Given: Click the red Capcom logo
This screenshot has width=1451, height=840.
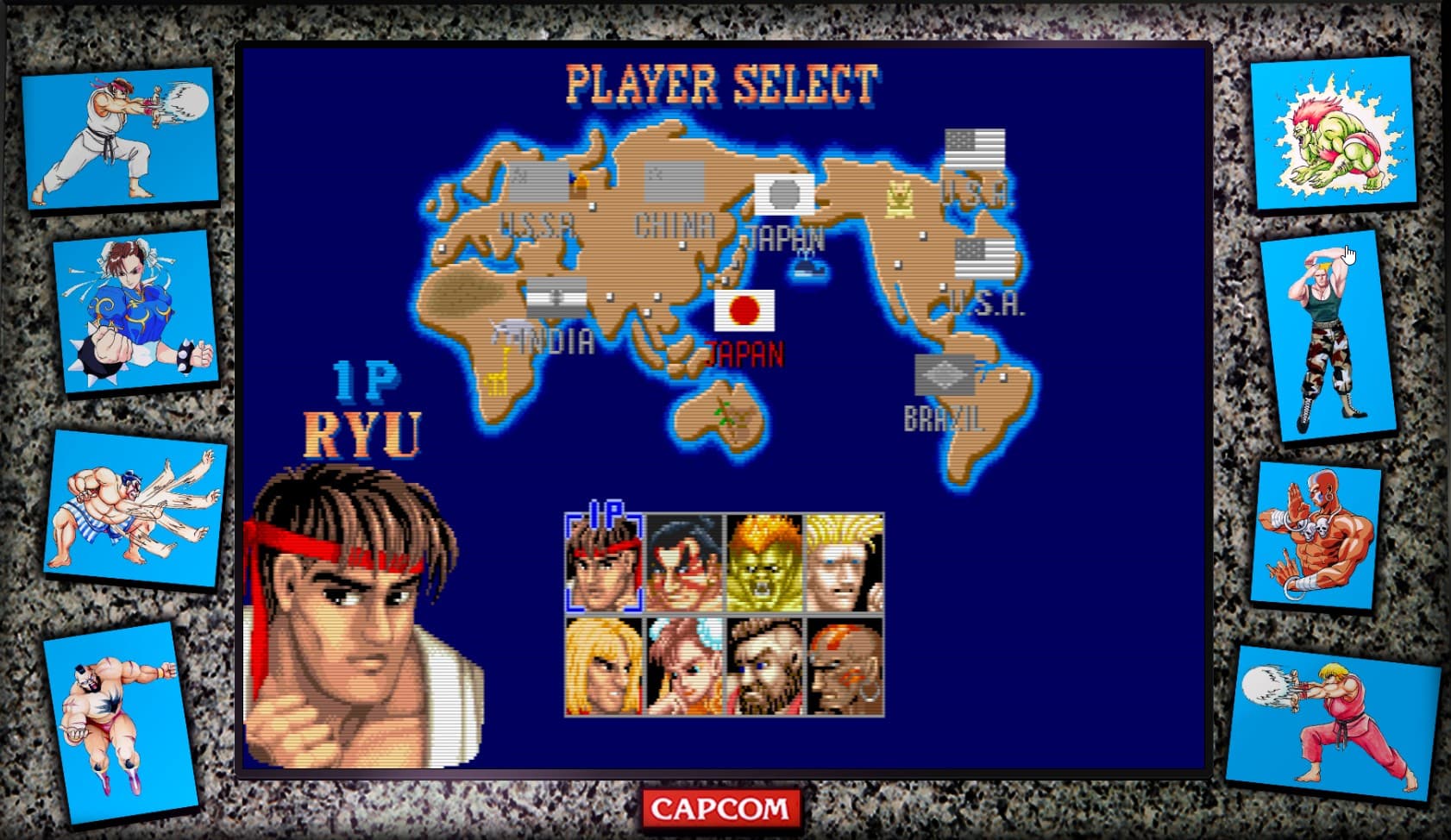Looking at the screenshot, I should 721,809.
